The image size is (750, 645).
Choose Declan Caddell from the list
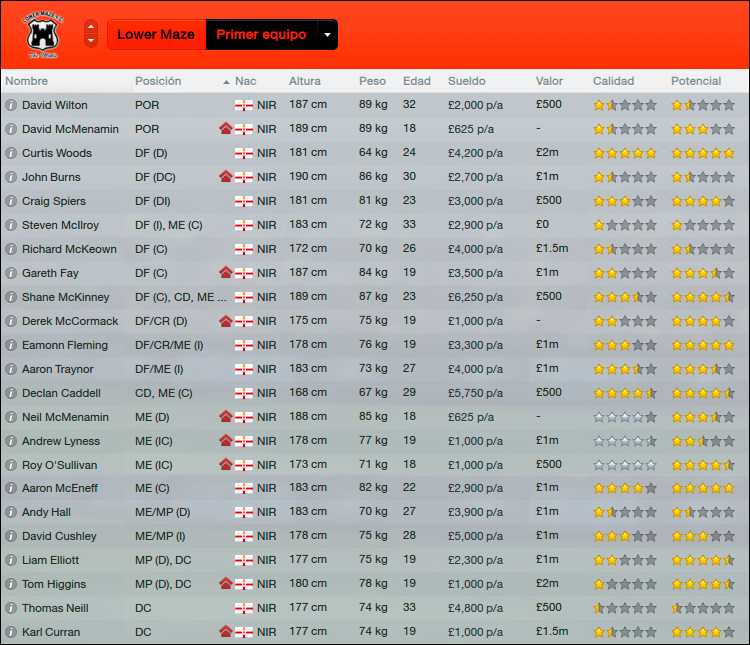coord(60,393)
